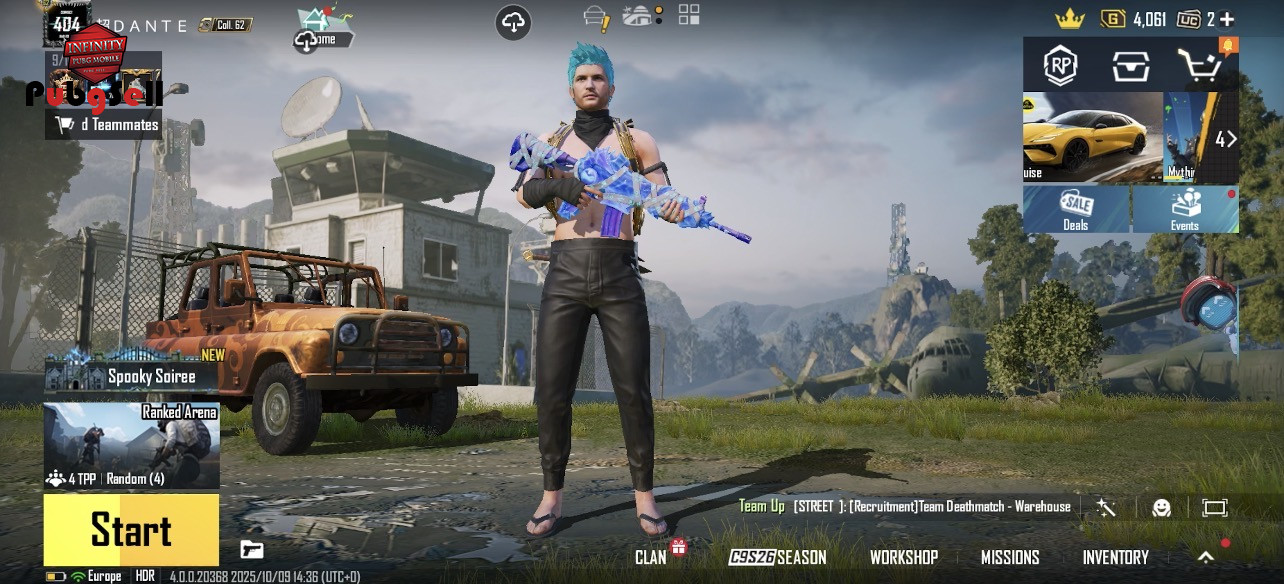View the Deals sale offers
Image resolution: width=1284 pixels, height=584 pixels.
click(x=1076, y=209)
